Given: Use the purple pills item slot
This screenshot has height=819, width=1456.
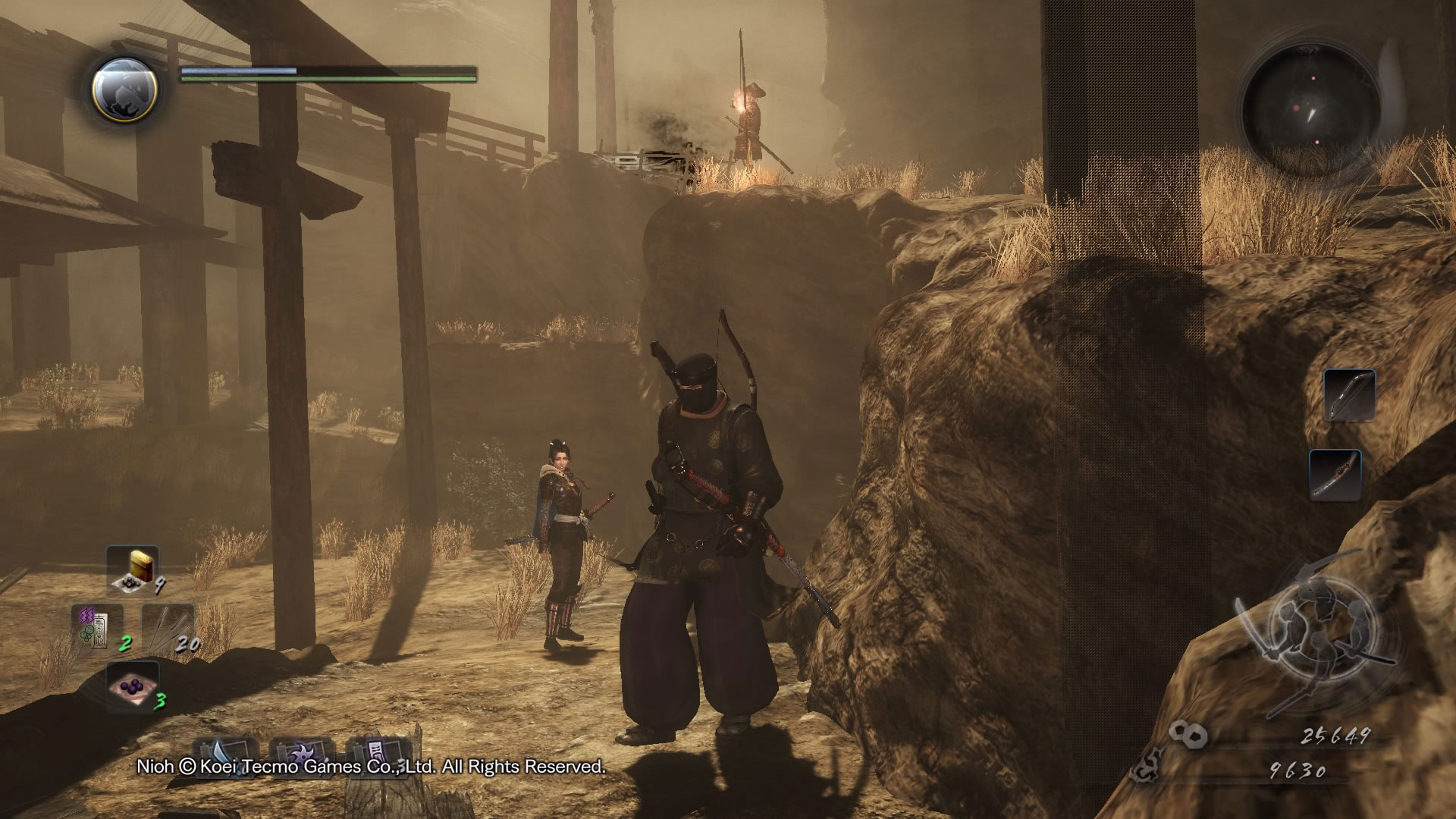Looking at the screenshot, I should pos(133,686).
